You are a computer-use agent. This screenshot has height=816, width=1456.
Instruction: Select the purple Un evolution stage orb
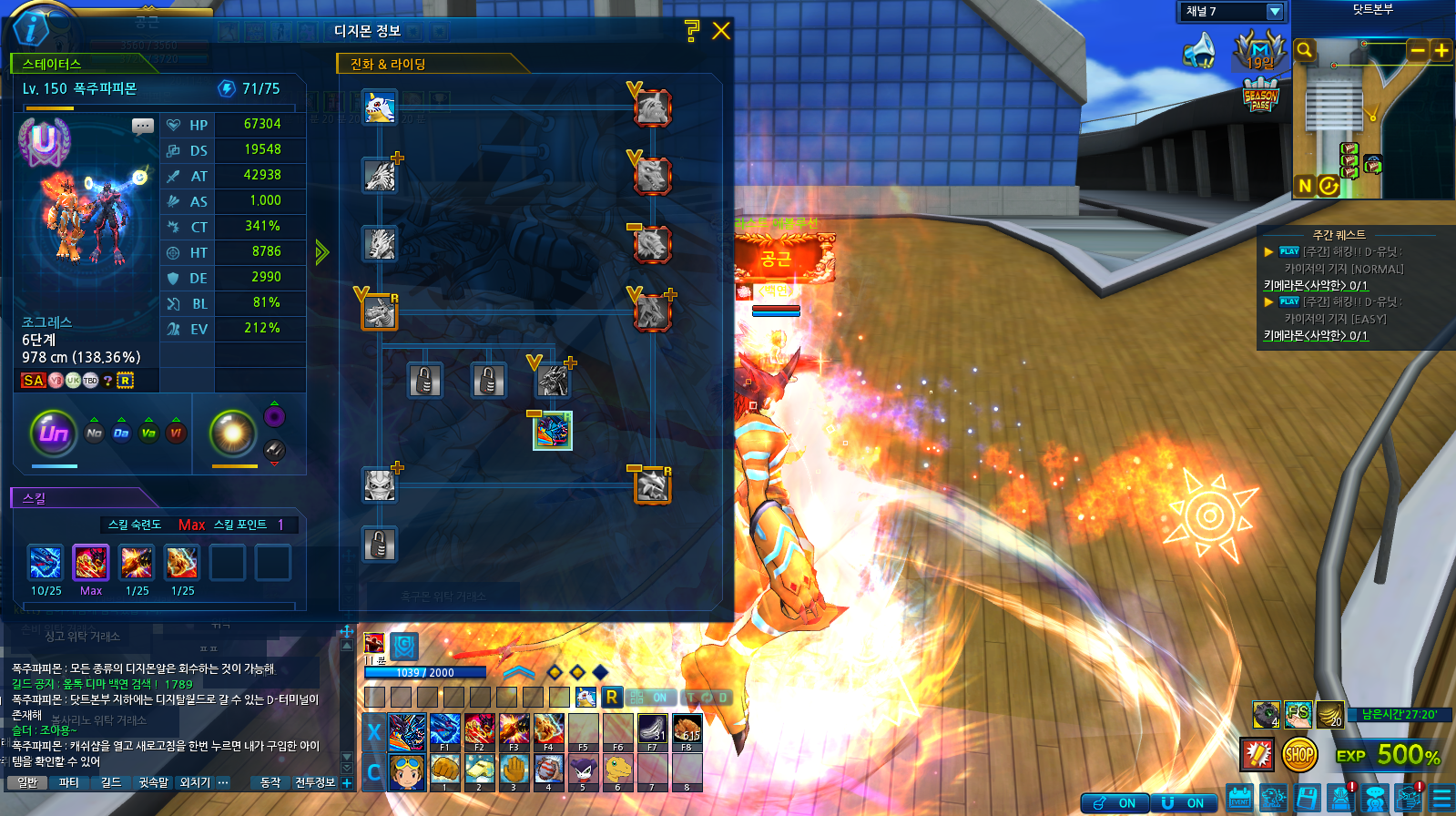(54, 433)
